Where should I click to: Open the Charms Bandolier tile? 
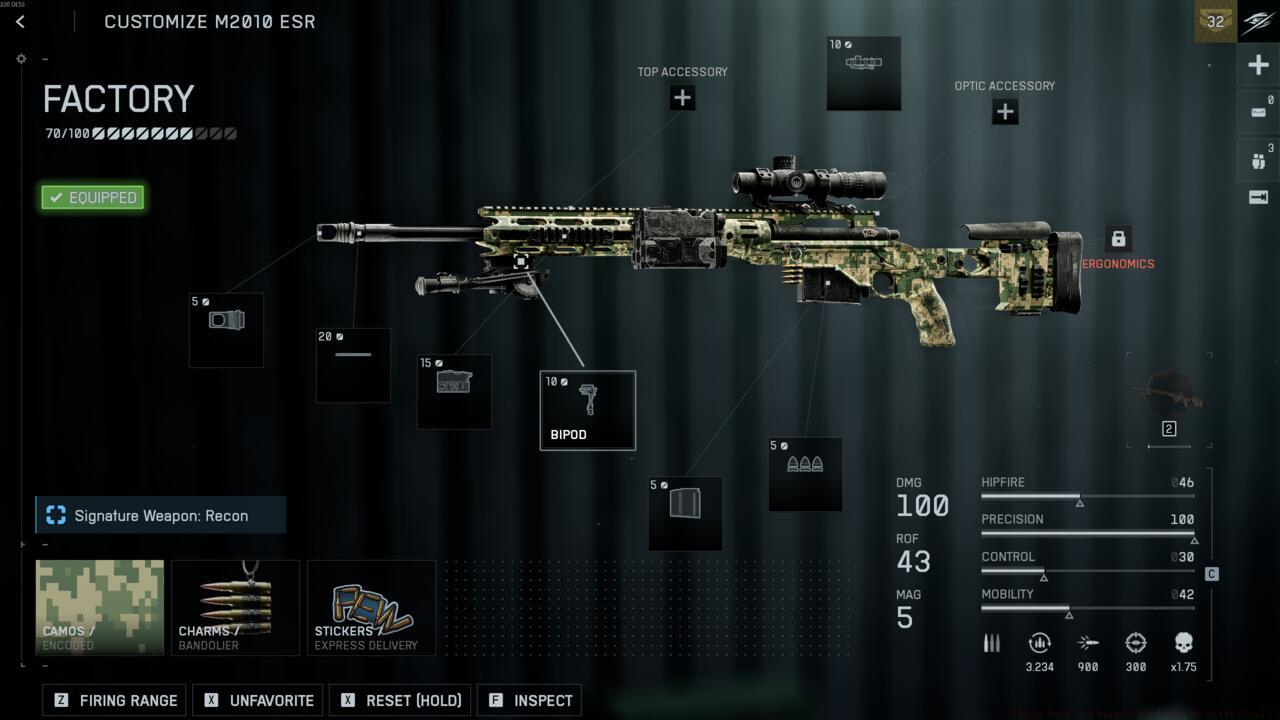pos(235,607)
